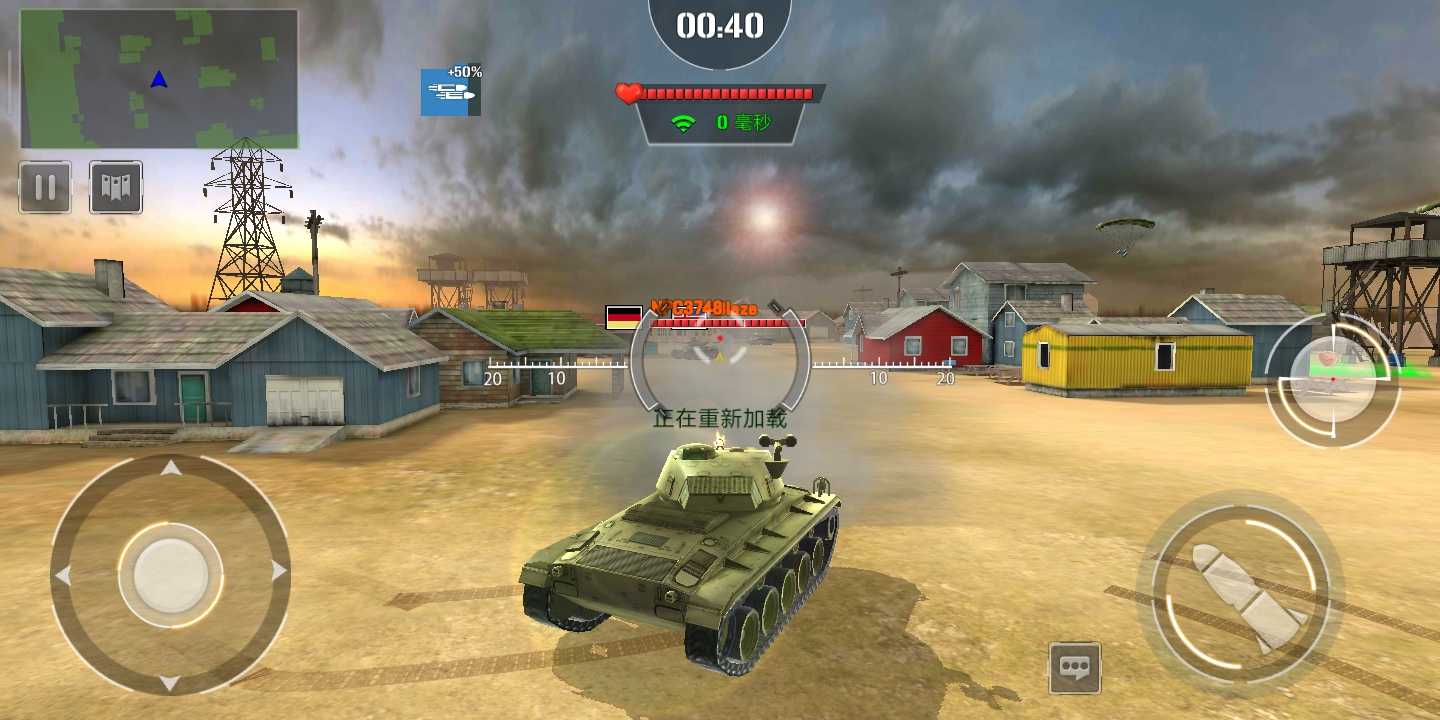Tap the pause button

pos(44,186)
